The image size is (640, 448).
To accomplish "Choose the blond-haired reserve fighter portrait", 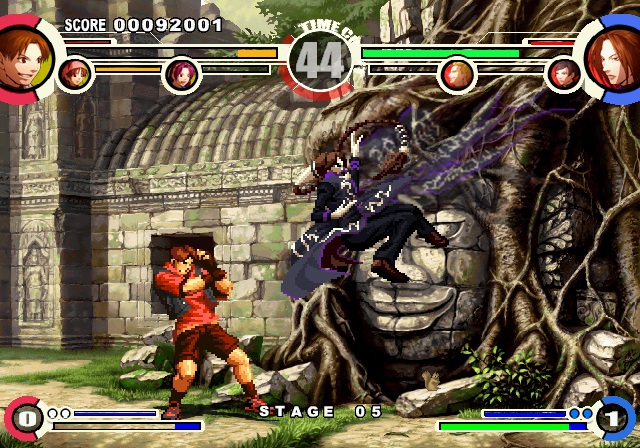I will click(456, 73).
